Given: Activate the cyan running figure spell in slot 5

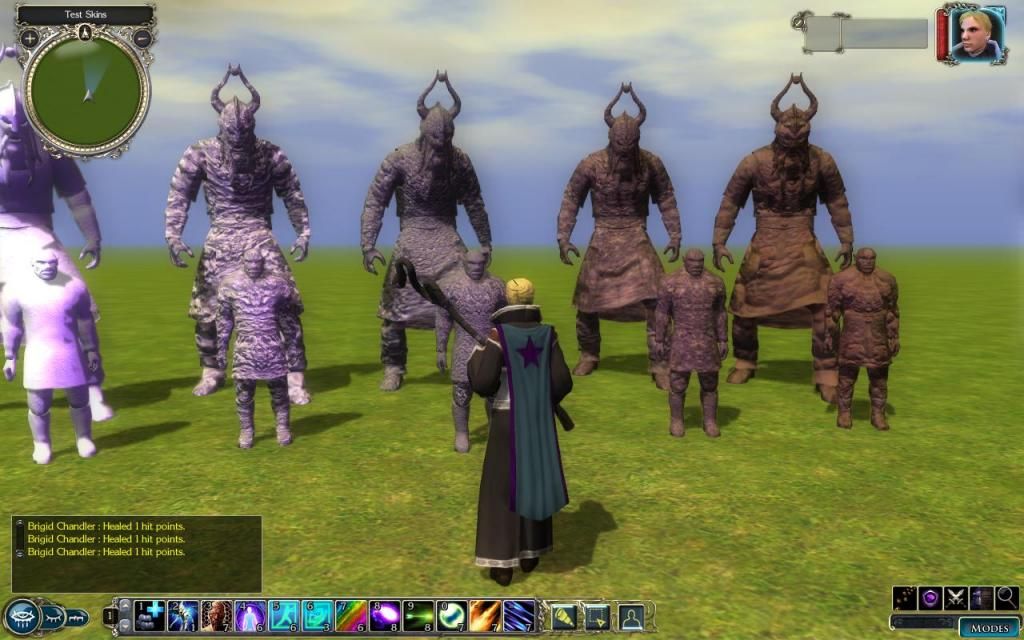Looking at the screenshot, I should [284, 615].
